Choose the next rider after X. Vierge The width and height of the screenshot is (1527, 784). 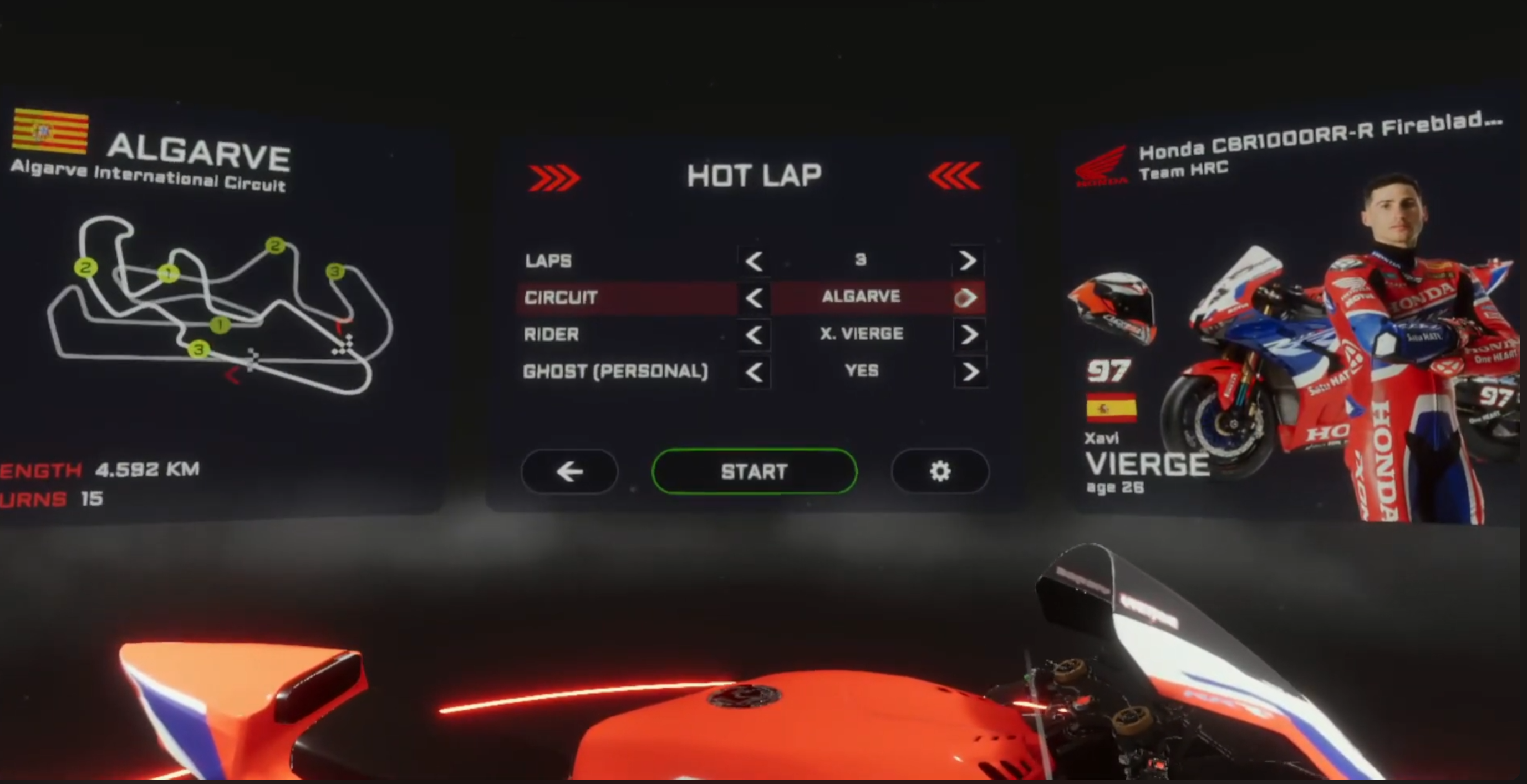(969, 335)
